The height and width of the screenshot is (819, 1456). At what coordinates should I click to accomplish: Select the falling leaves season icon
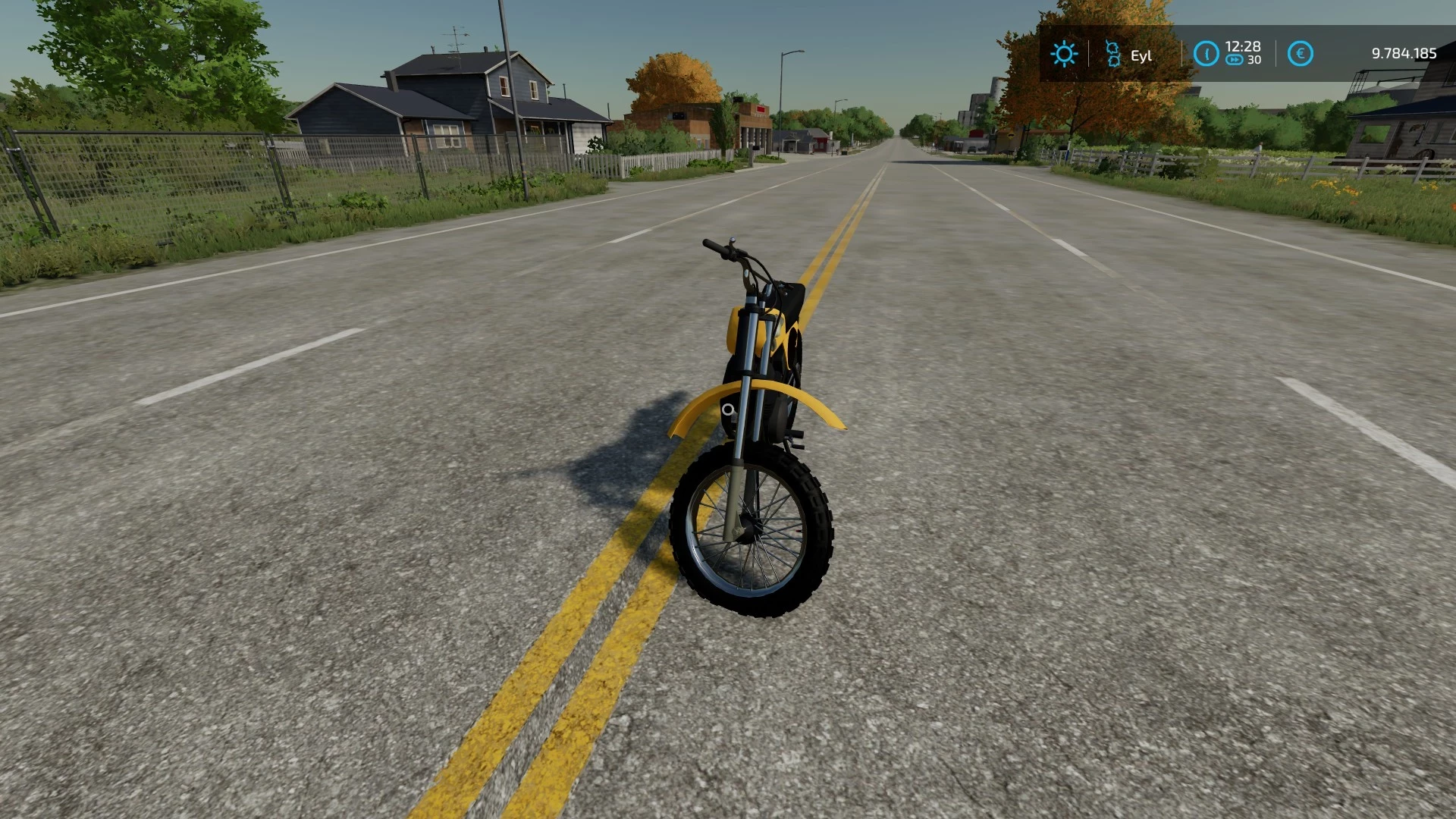[1112, 54]
